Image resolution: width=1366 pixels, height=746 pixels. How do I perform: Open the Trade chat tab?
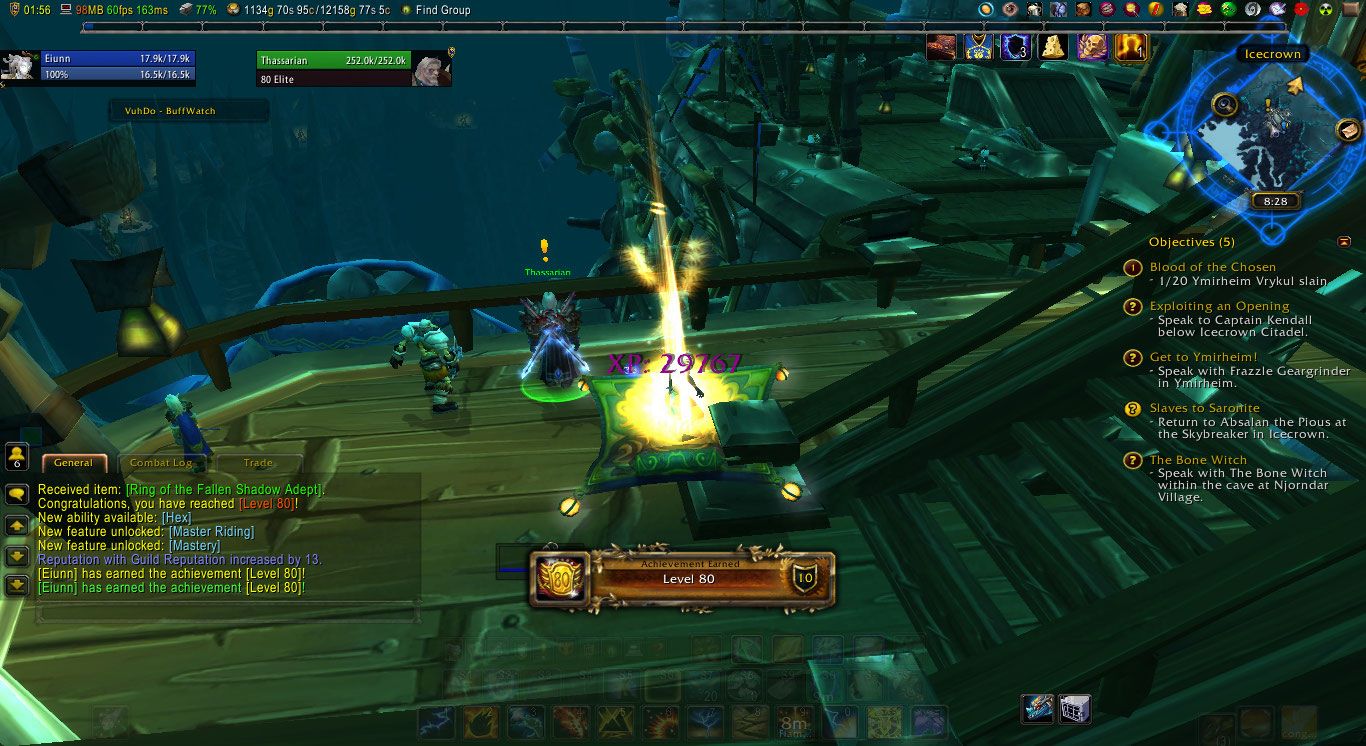[x=258, y=463]
